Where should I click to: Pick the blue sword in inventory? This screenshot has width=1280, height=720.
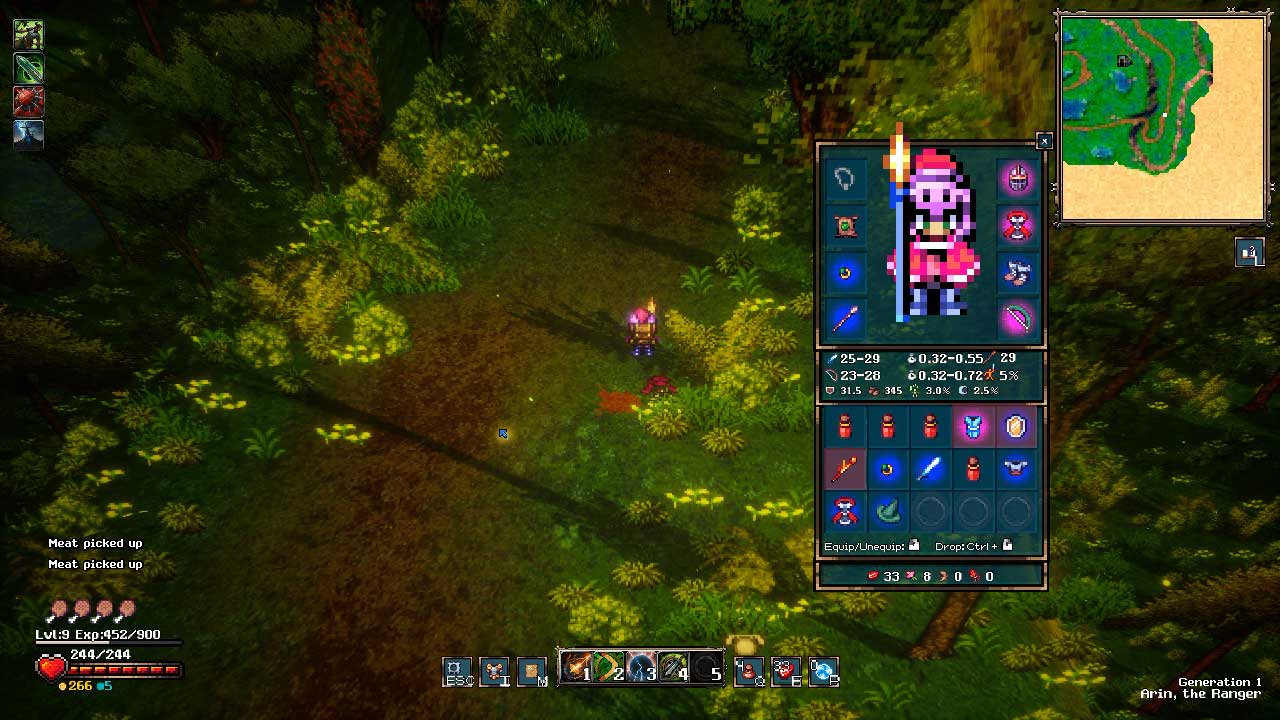click(x=930, y=469)
